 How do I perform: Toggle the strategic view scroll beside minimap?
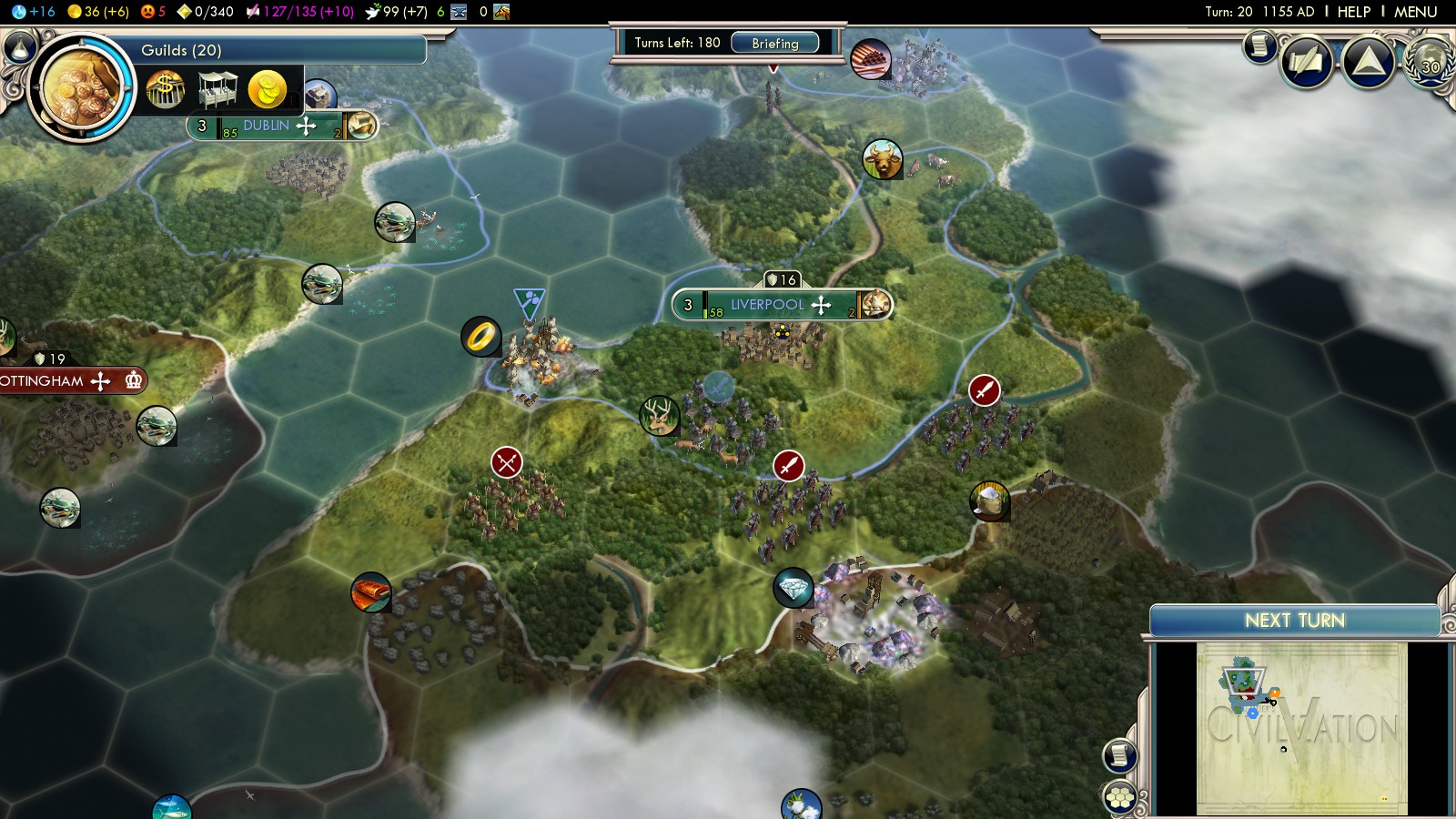(1120, 755)
